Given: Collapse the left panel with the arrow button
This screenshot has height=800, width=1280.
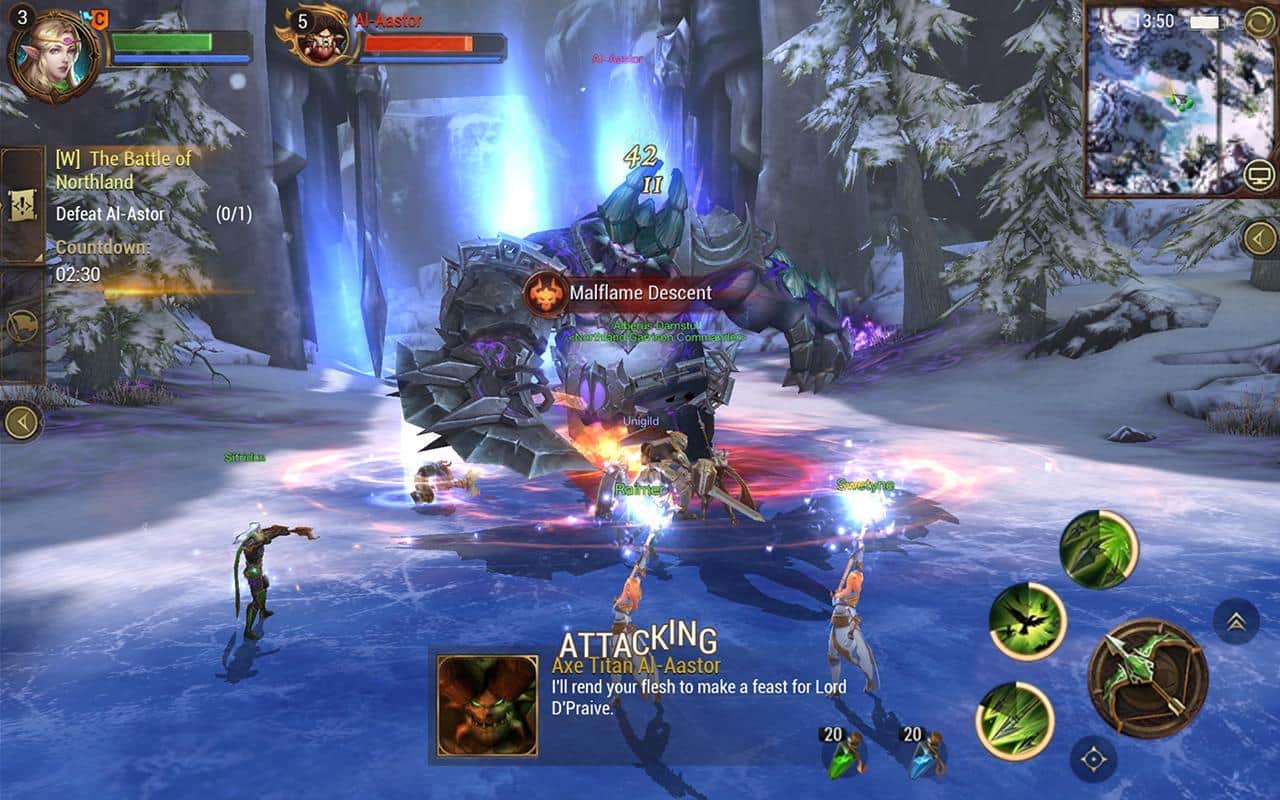Looking at the screenshot, I should click(x=22, y=421).
